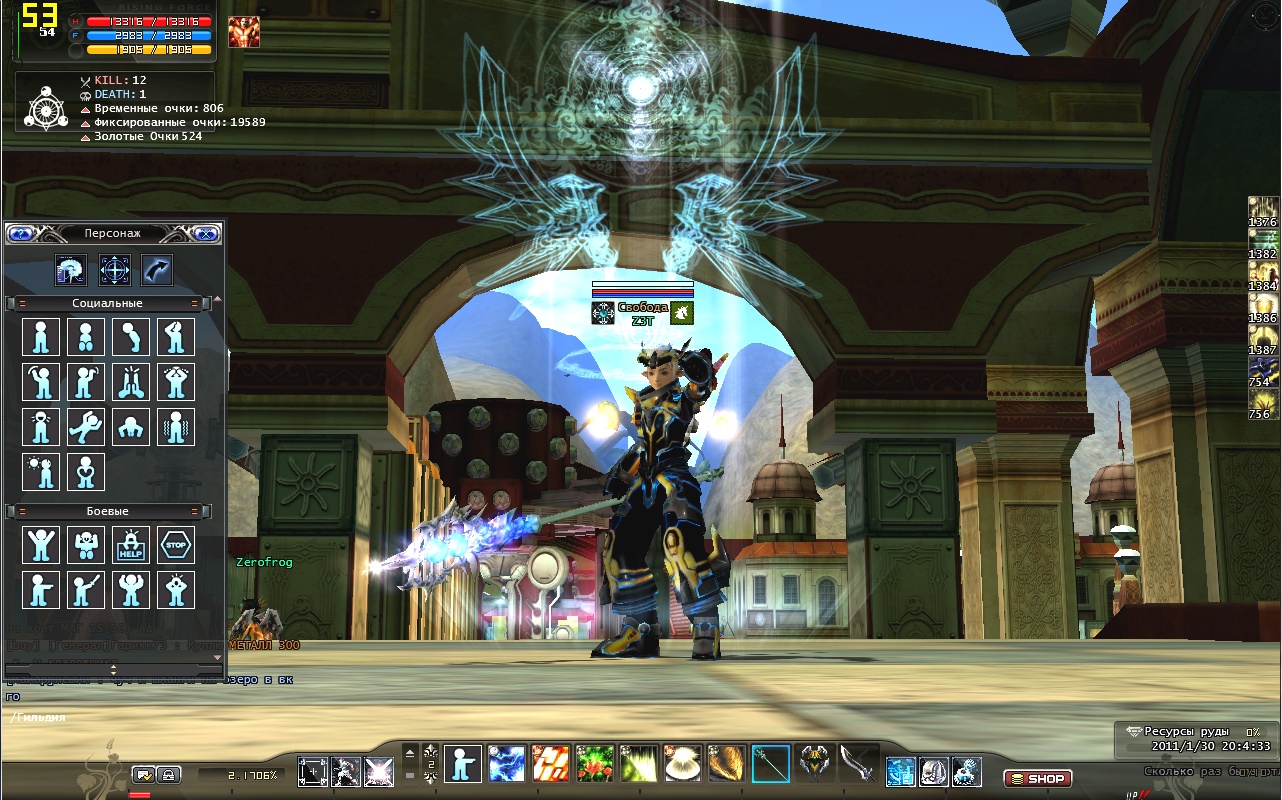The height and width of the screenshot is (800, 1282).
Task: Select the heart-holding social emote
Action: point(86,471)
